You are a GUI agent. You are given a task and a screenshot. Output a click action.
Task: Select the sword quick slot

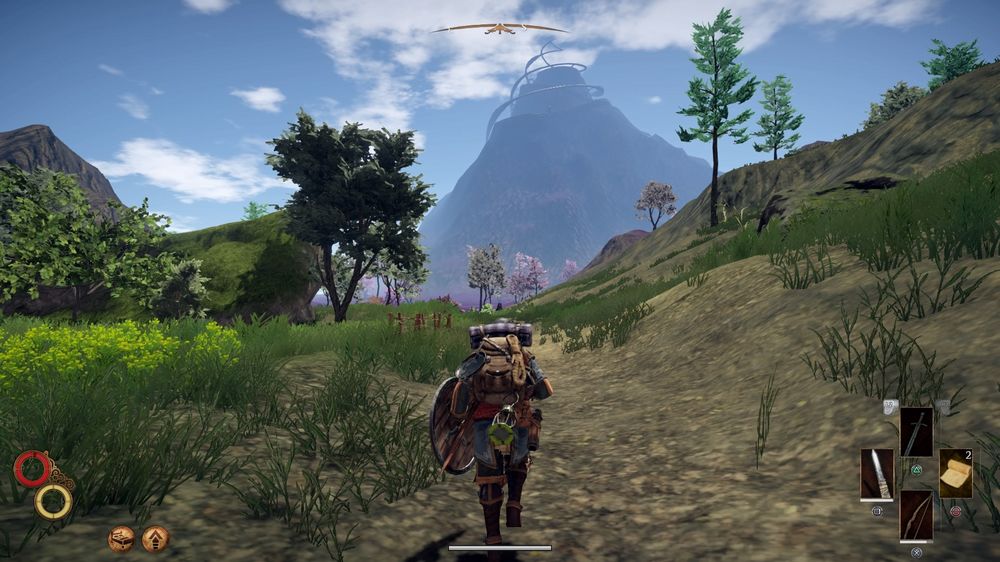[916, 432]
